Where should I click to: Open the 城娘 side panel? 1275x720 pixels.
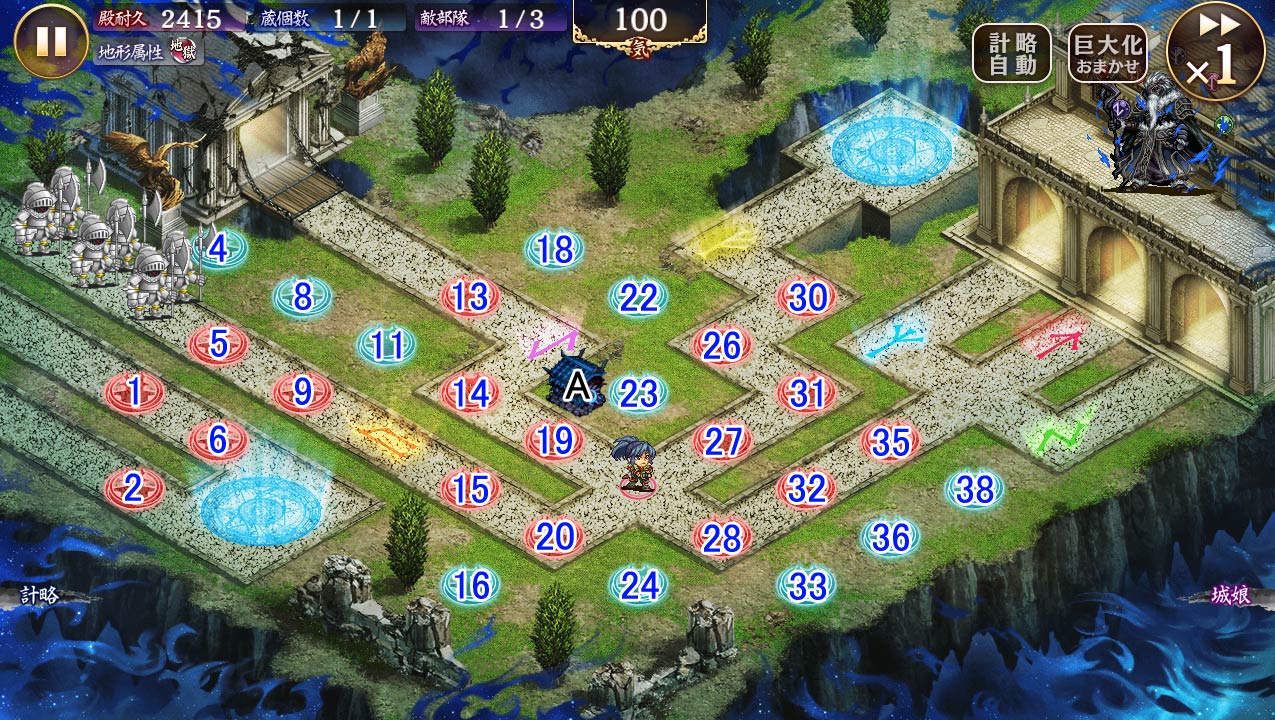tap(1231, 596)
